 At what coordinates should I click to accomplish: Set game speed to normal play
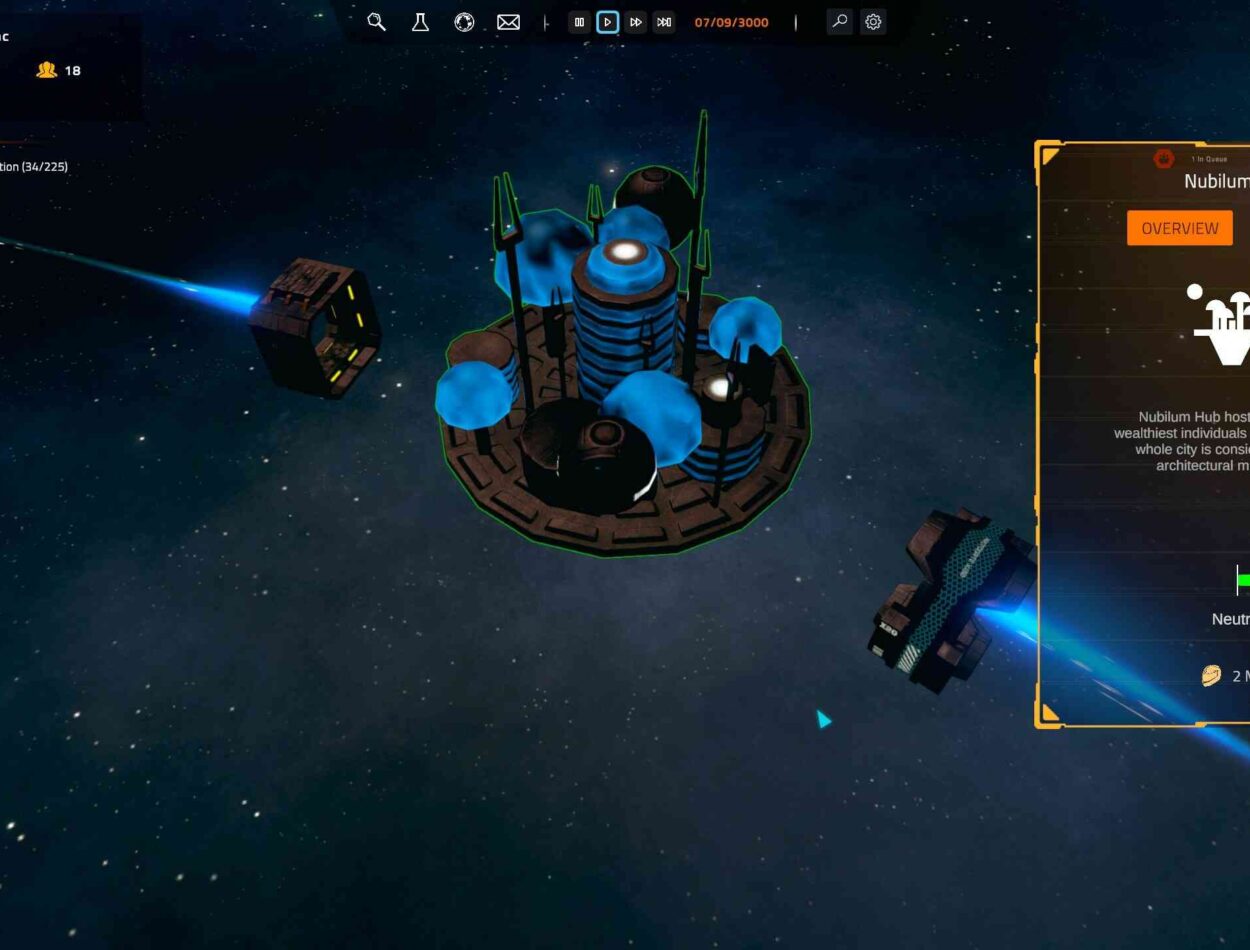pos(607,22)
